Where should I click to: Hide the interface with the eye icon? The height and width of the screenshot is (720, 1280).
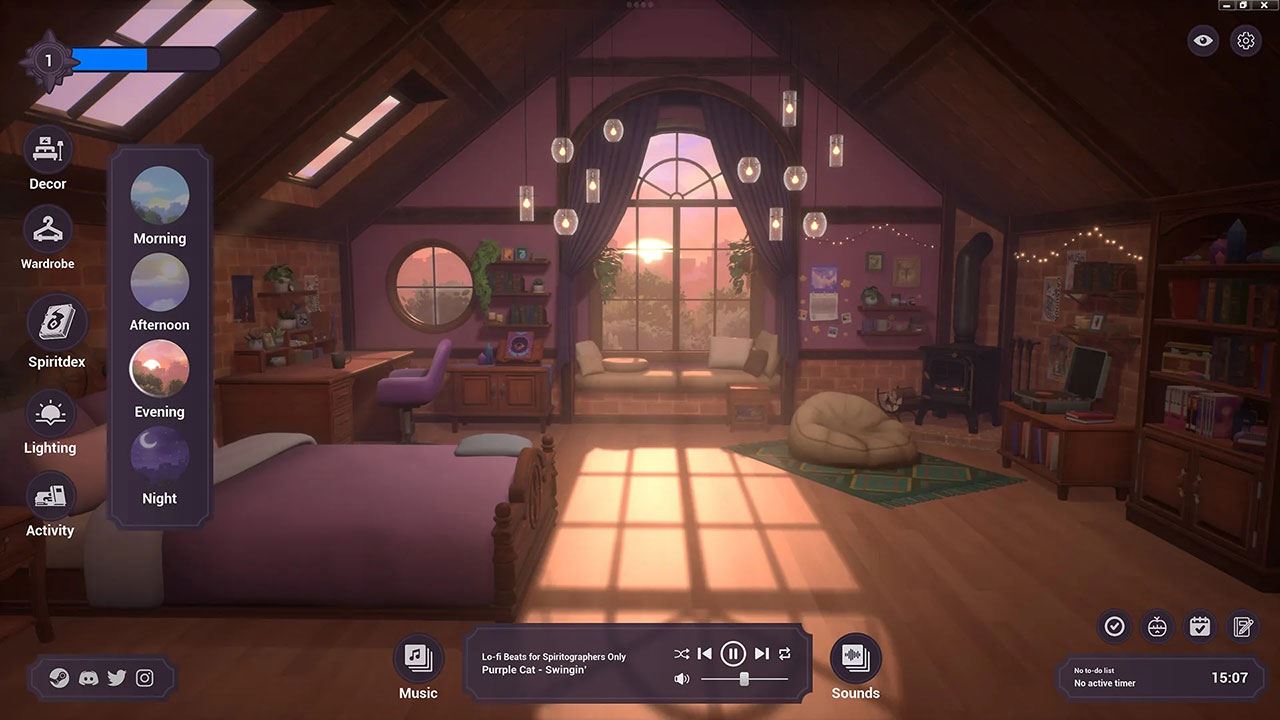(x=1203, y=41)
